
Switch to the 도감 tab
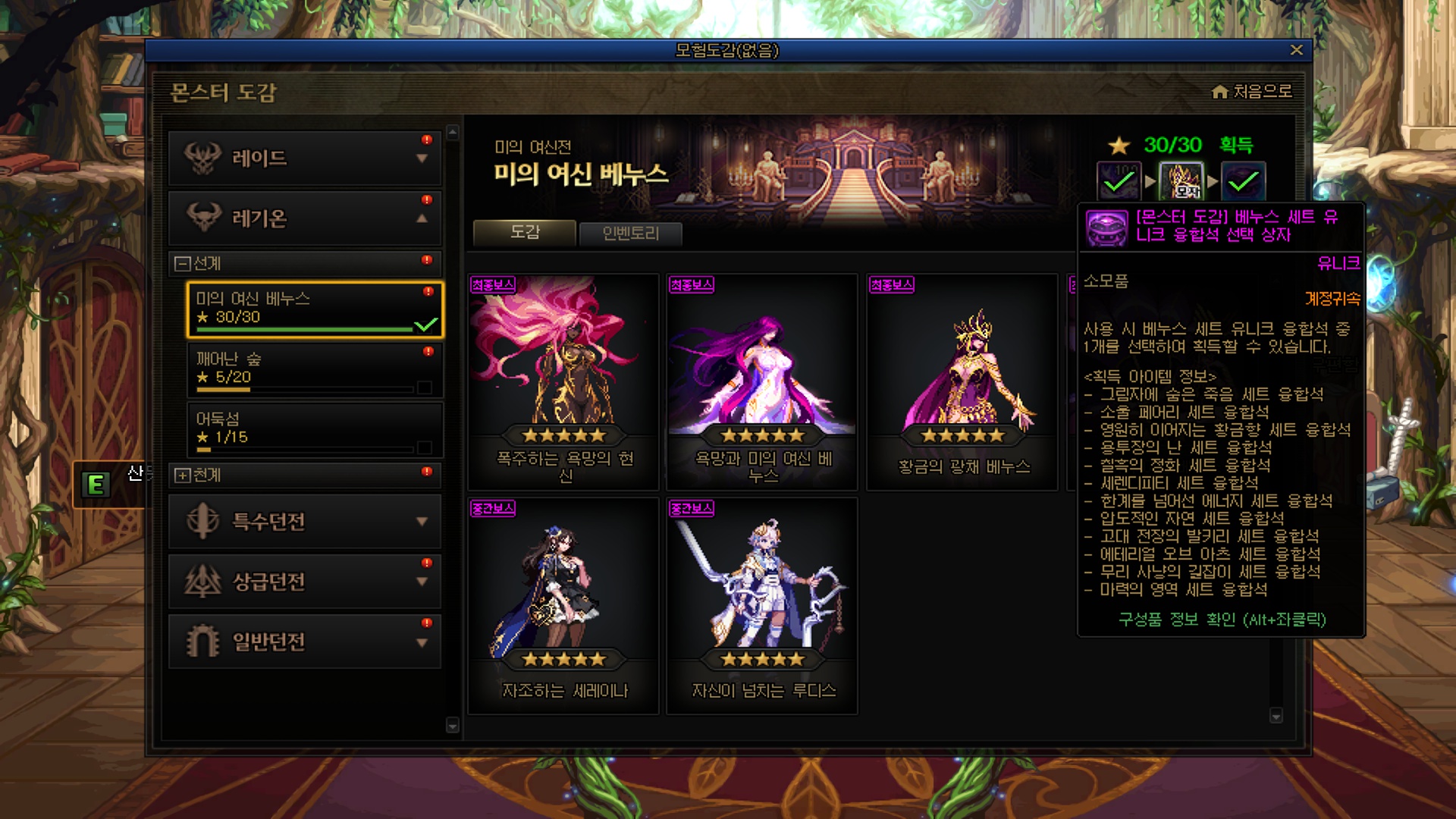click(x=524, y=233)
